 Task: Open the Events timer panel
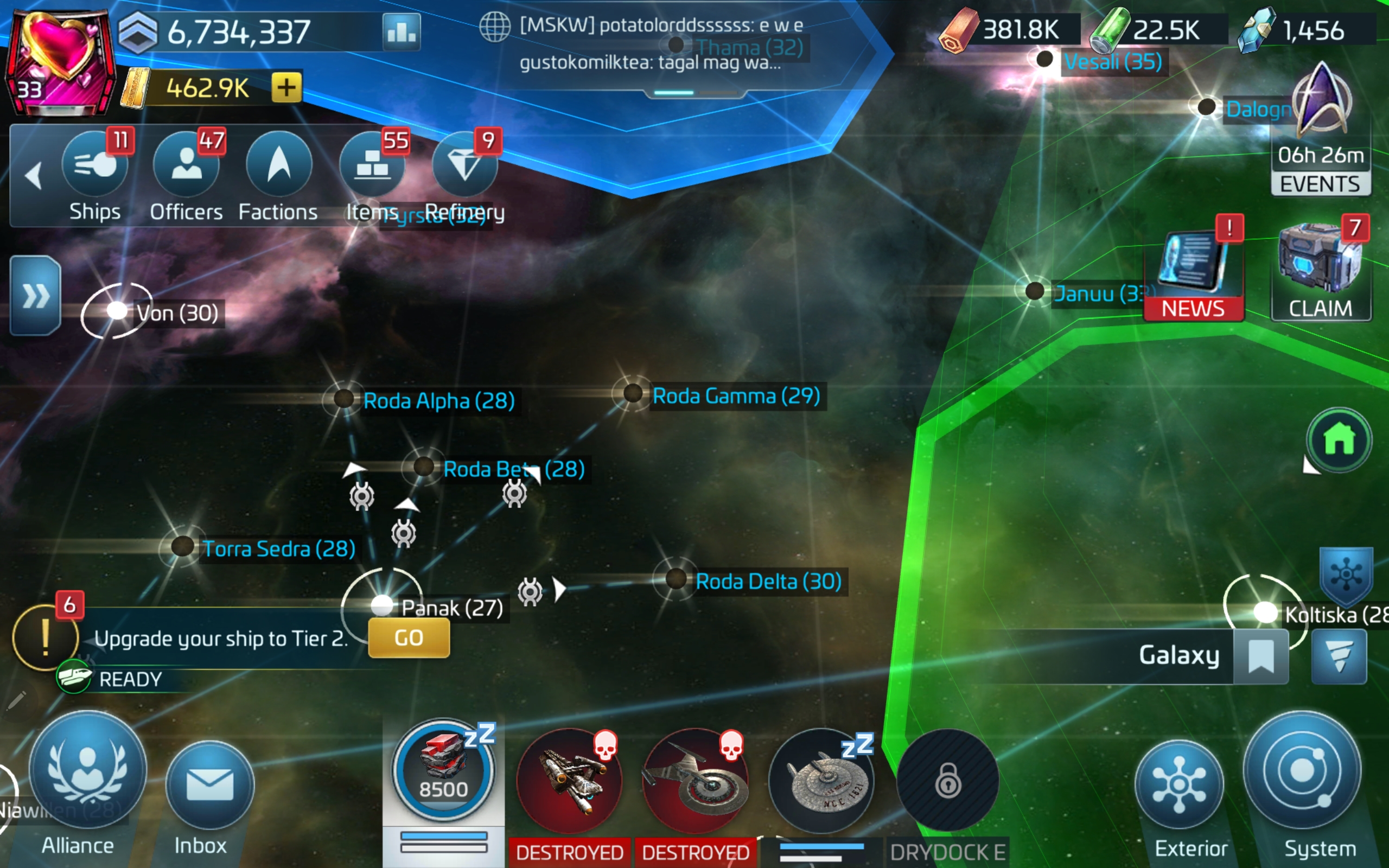(x=1320, y=132)
